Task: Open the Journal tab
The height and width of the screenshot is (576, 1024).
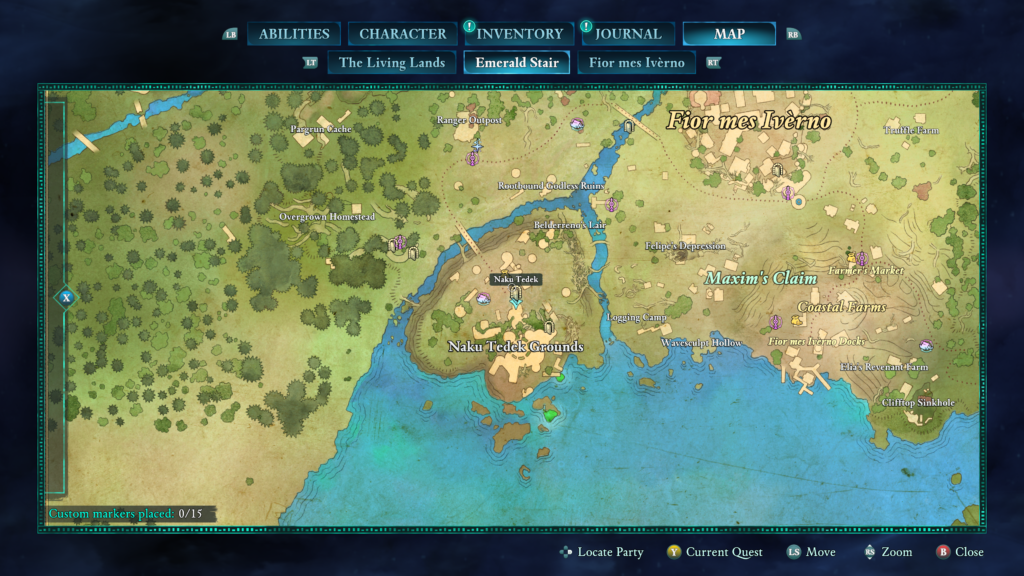Action: tap(628, 34)
